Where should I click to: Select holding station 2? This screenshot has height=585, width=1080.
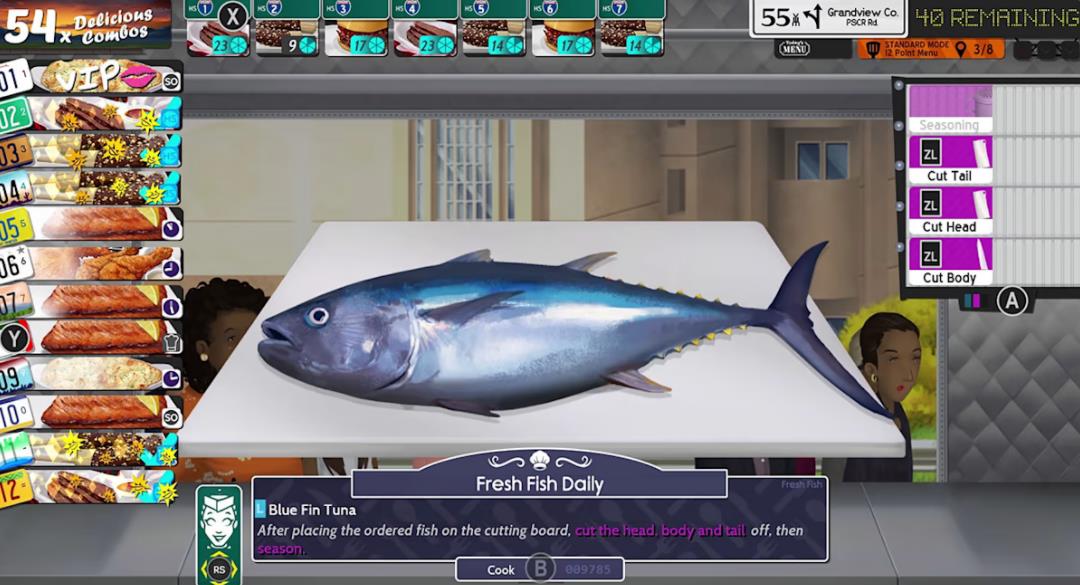coord(287,37)
